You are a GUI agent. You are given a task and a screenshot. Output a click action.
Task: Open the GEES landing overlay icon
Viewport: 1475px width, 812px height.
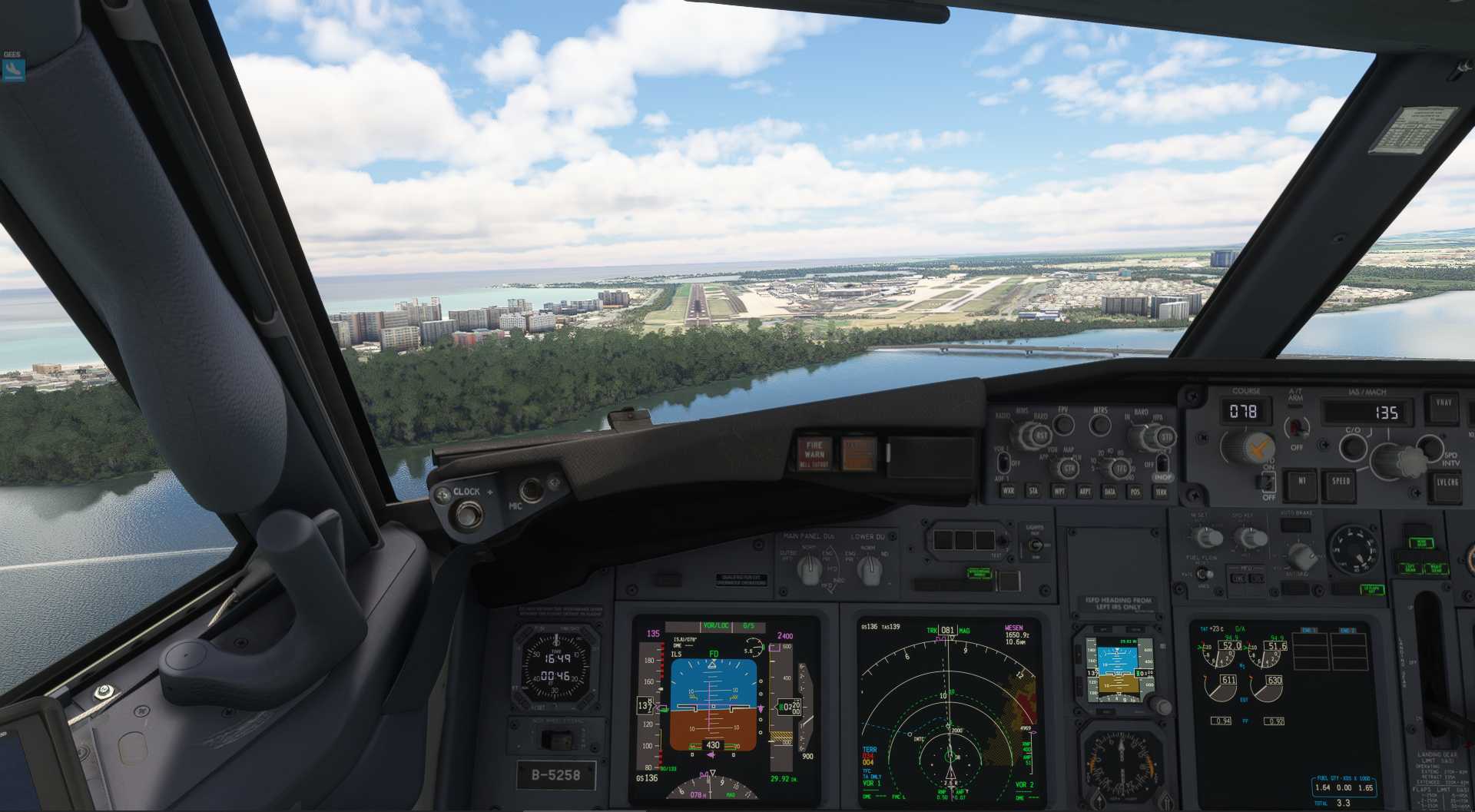(x=13, y=70)
